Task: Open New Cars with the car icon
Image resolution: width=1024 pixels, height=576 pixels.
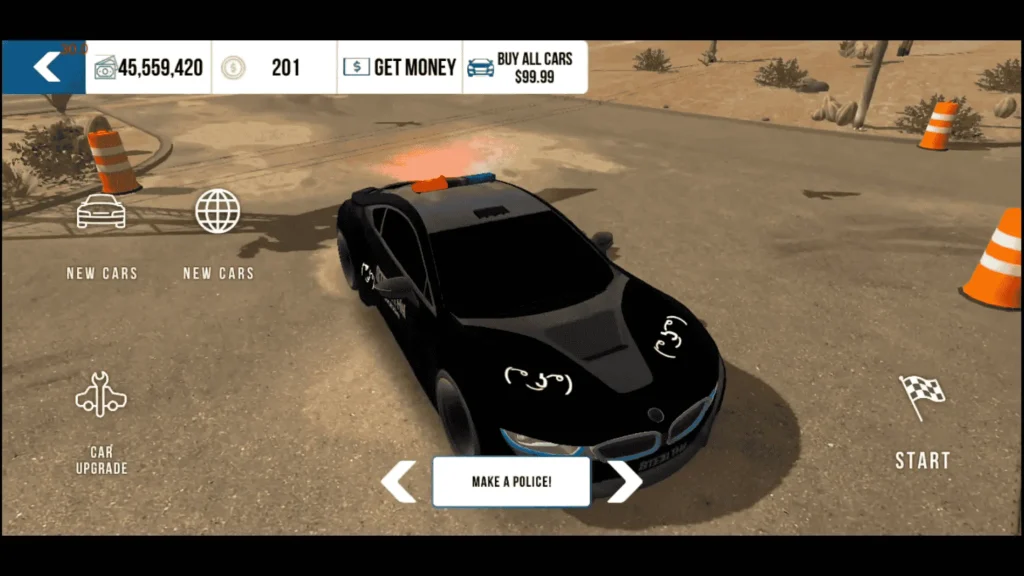Action: [101, 212]
